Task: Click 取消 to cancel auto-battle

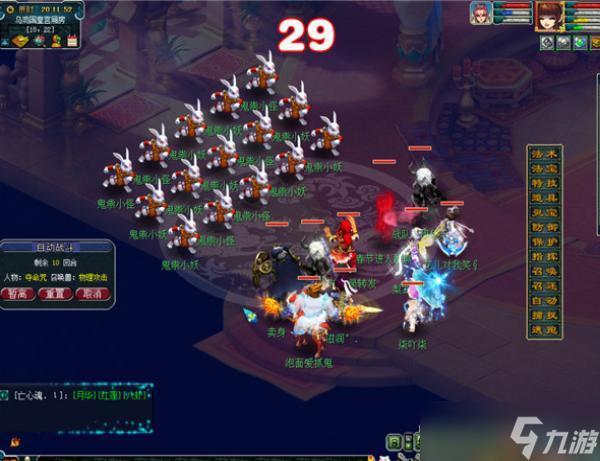Action: 92,295
